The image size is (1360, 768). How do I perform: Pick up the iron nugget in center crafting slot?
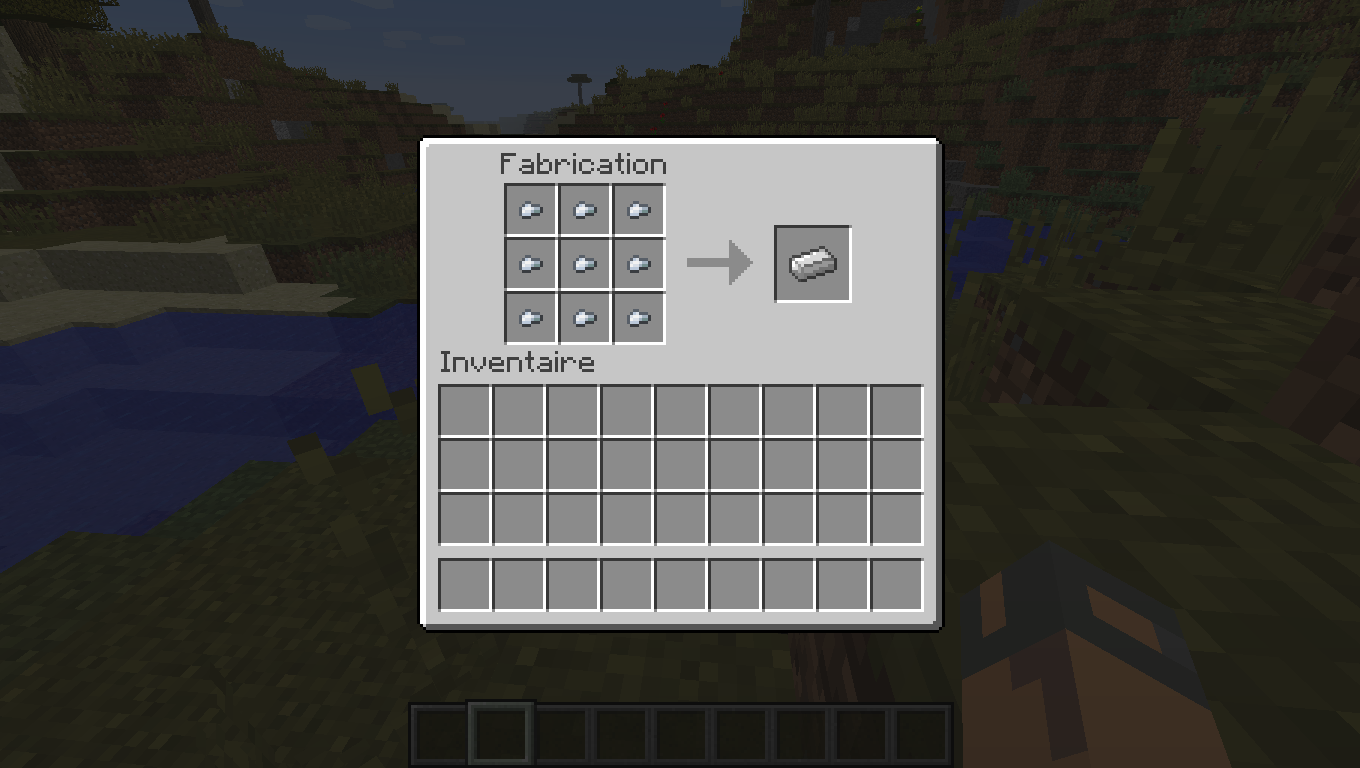(x=585, y=264)
